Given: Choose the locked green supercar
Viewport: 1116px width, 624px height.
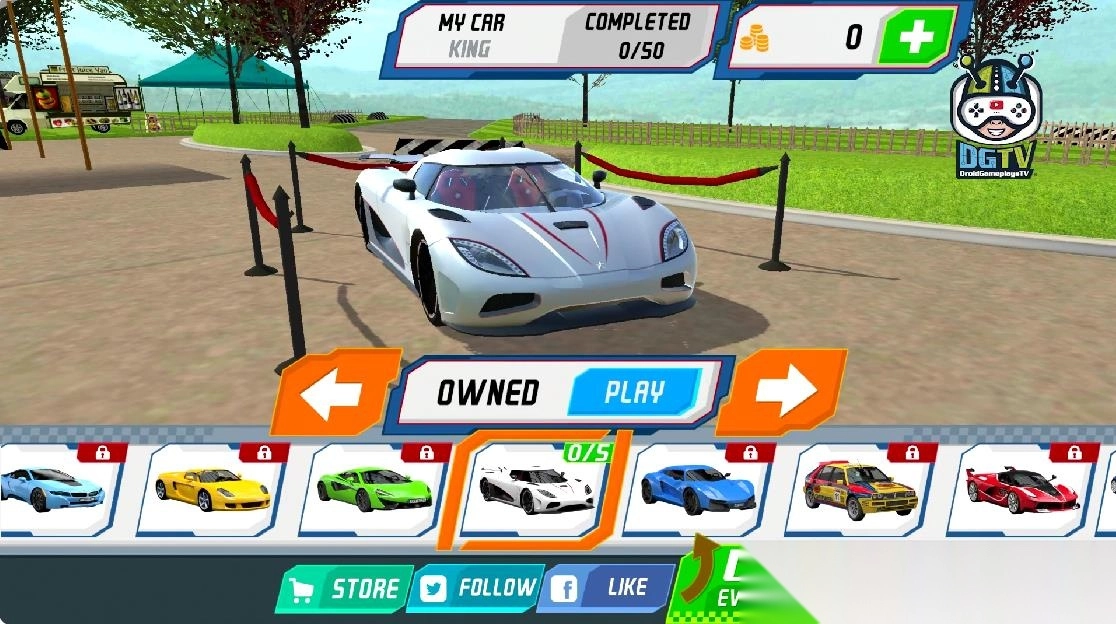Looking at the screenshot, I should (374, 489).
